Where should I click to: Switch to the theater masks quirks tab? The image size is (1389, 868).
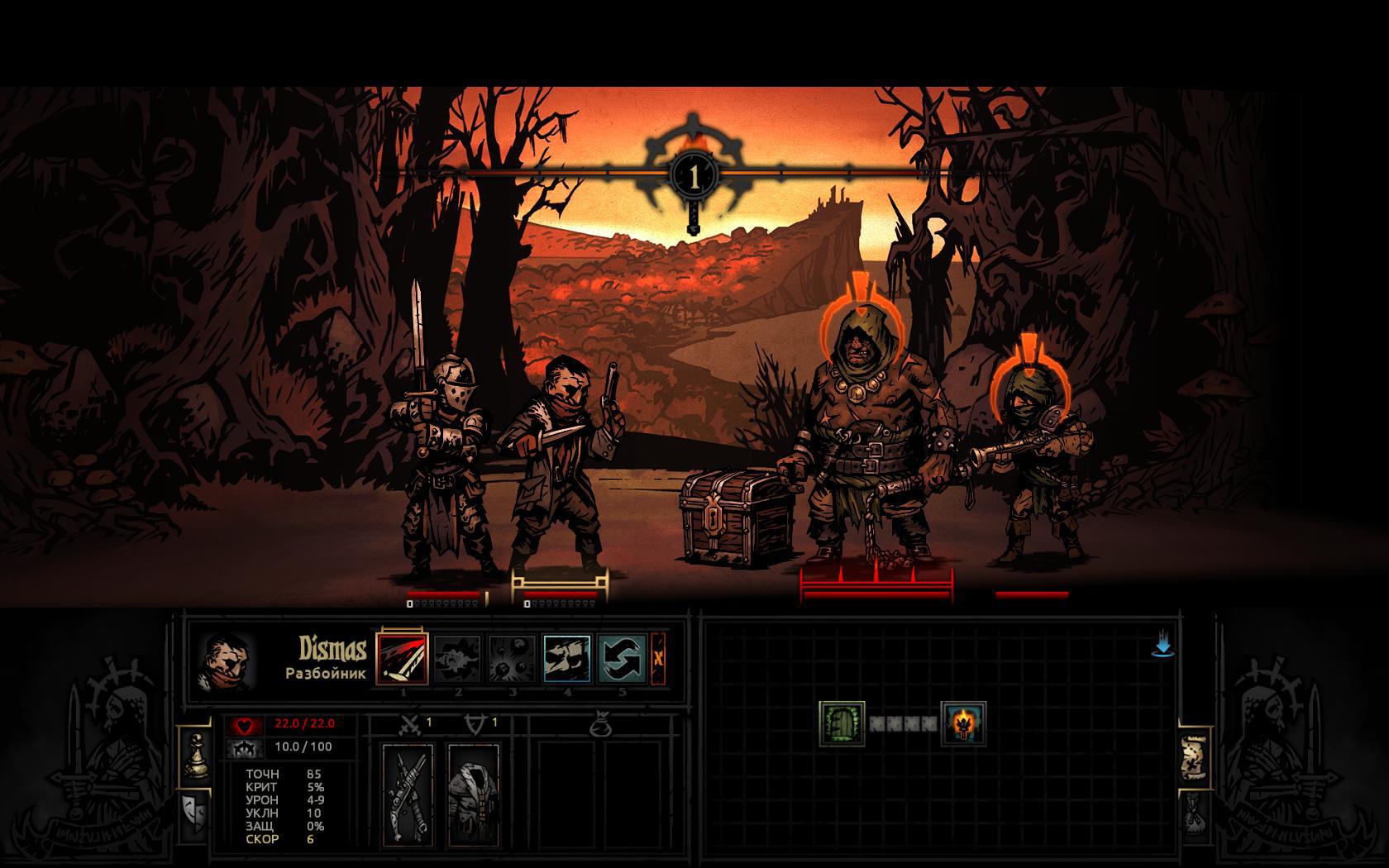click(x=193, y=814)
